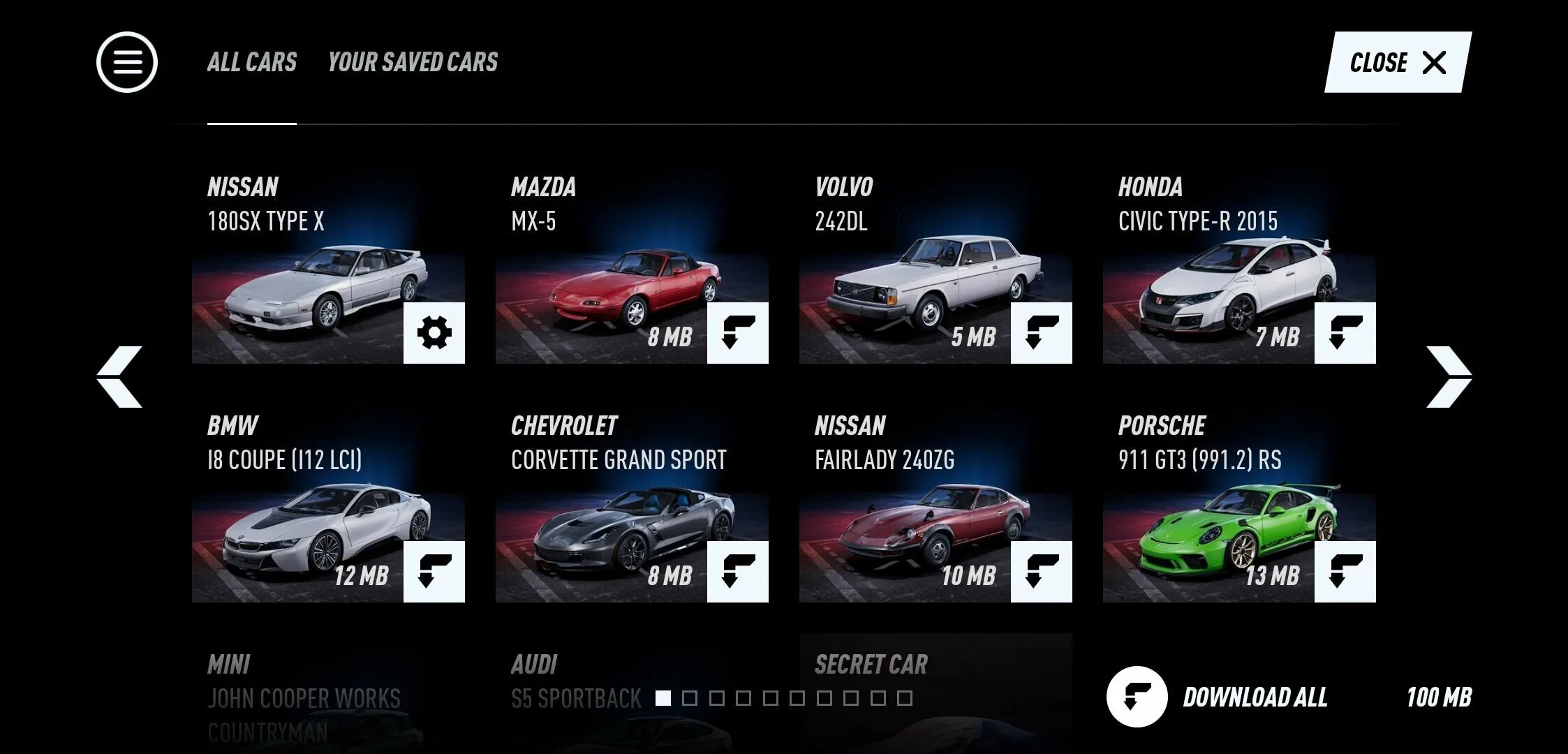The image size is (1568, 754).
Task: Download the Chevrolet Corvette Grand Sport
Action: click(737, 571)
